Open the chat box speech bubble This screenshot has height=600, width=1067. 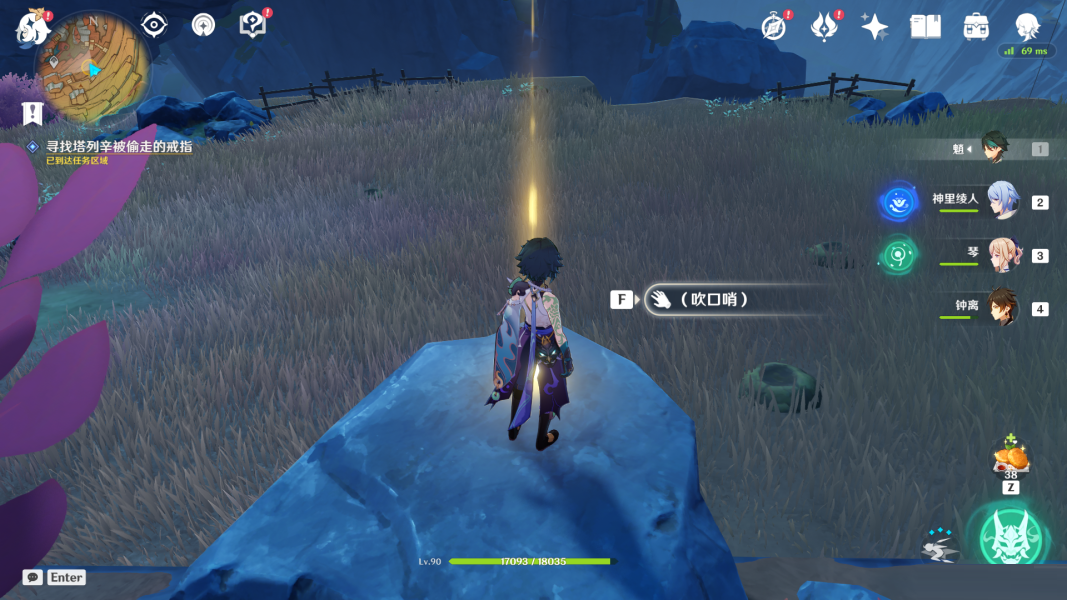tap(33, 577)
